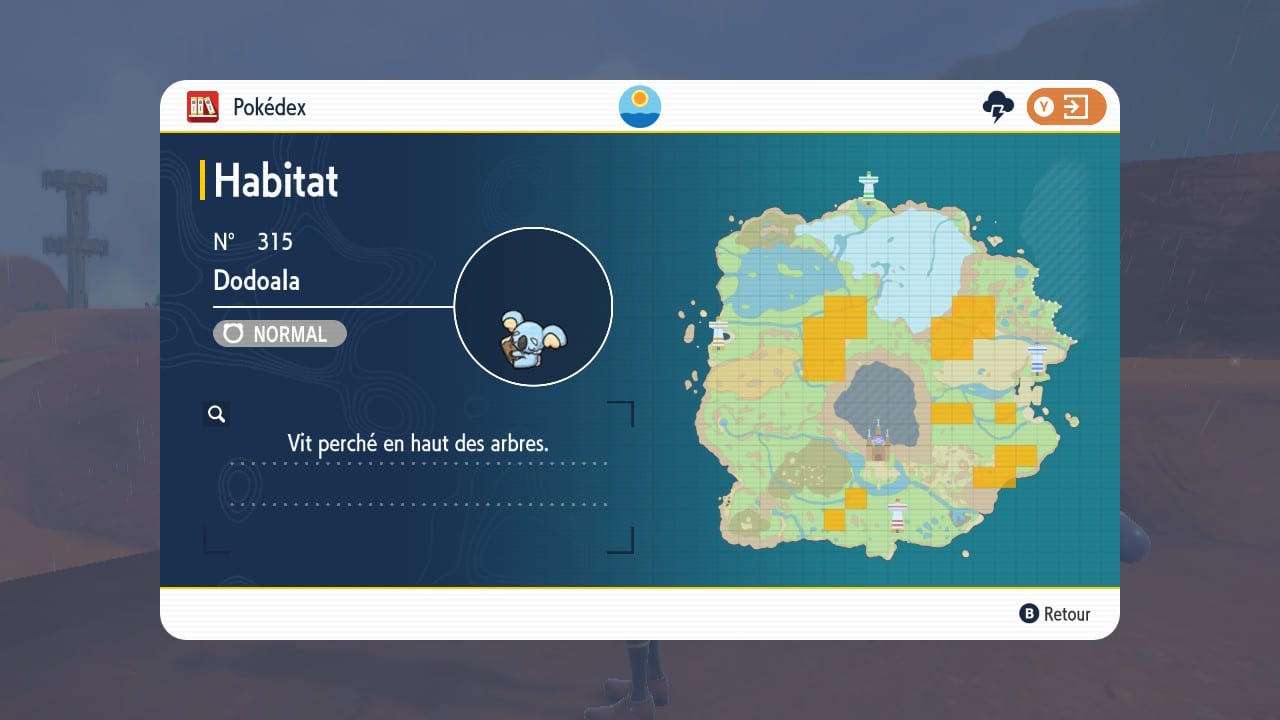Close the Pokédex with the orange exit button

(1066, 107)
